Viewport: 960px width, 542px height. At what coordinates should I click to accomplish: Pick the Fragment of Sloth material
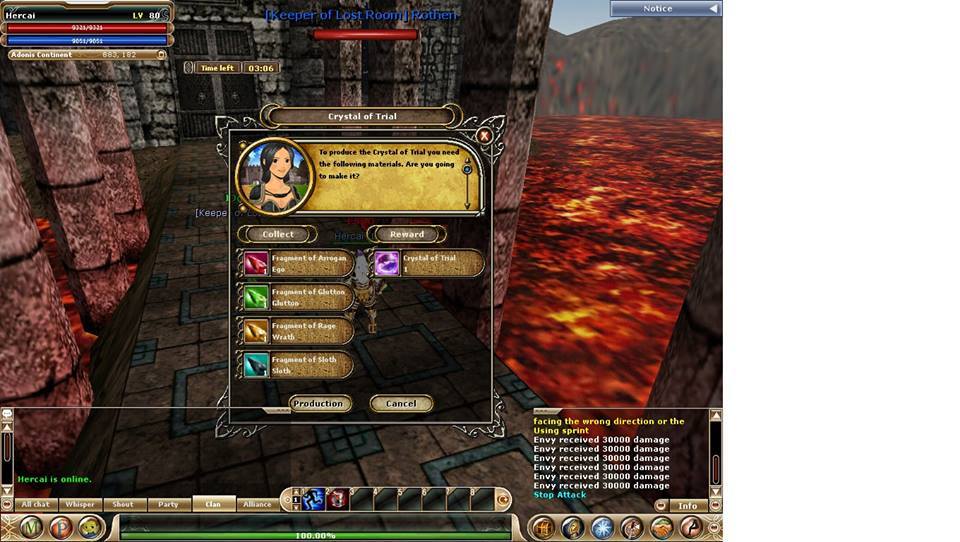297,365
